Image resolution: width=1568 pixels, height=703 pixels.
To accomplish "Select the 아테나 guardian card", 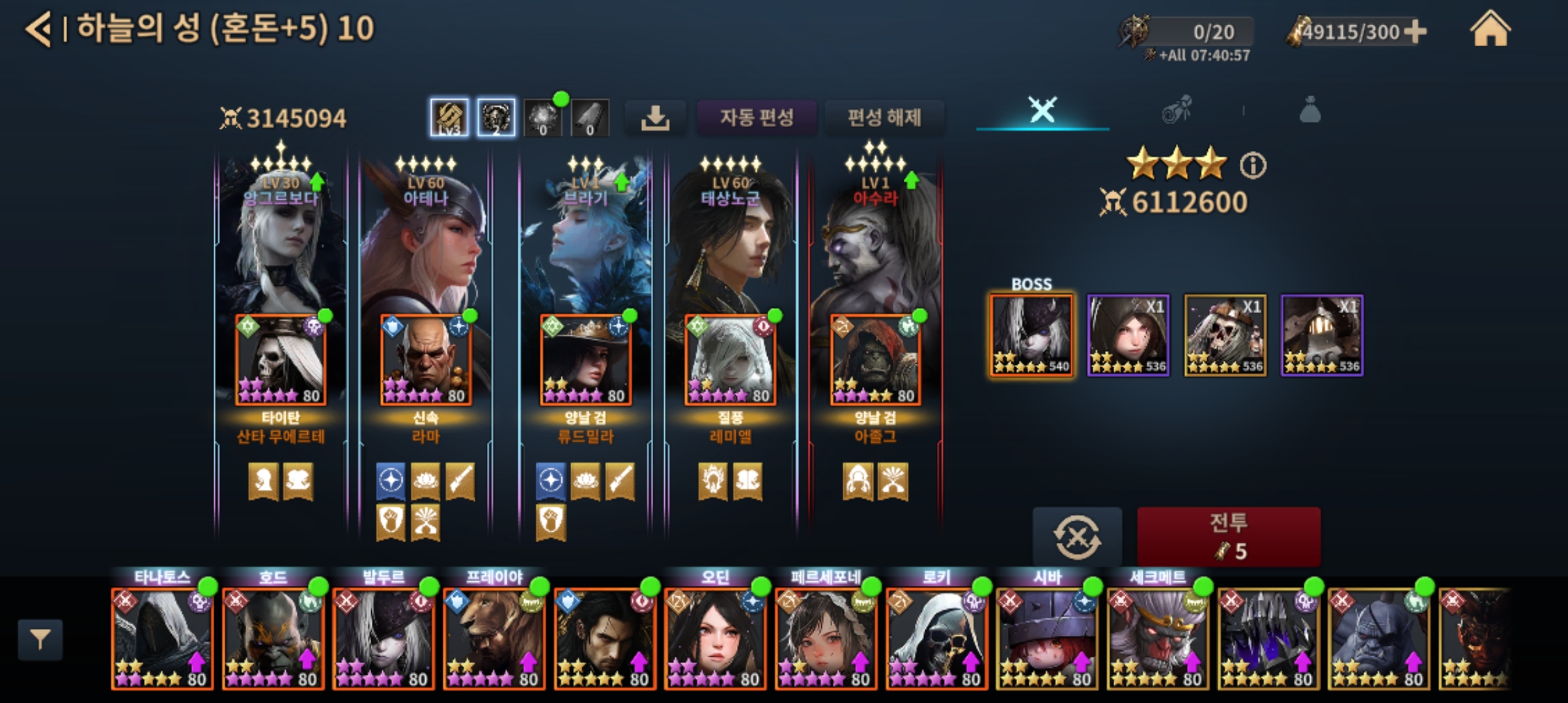I will pyautogui.click(x=426, y=241).
